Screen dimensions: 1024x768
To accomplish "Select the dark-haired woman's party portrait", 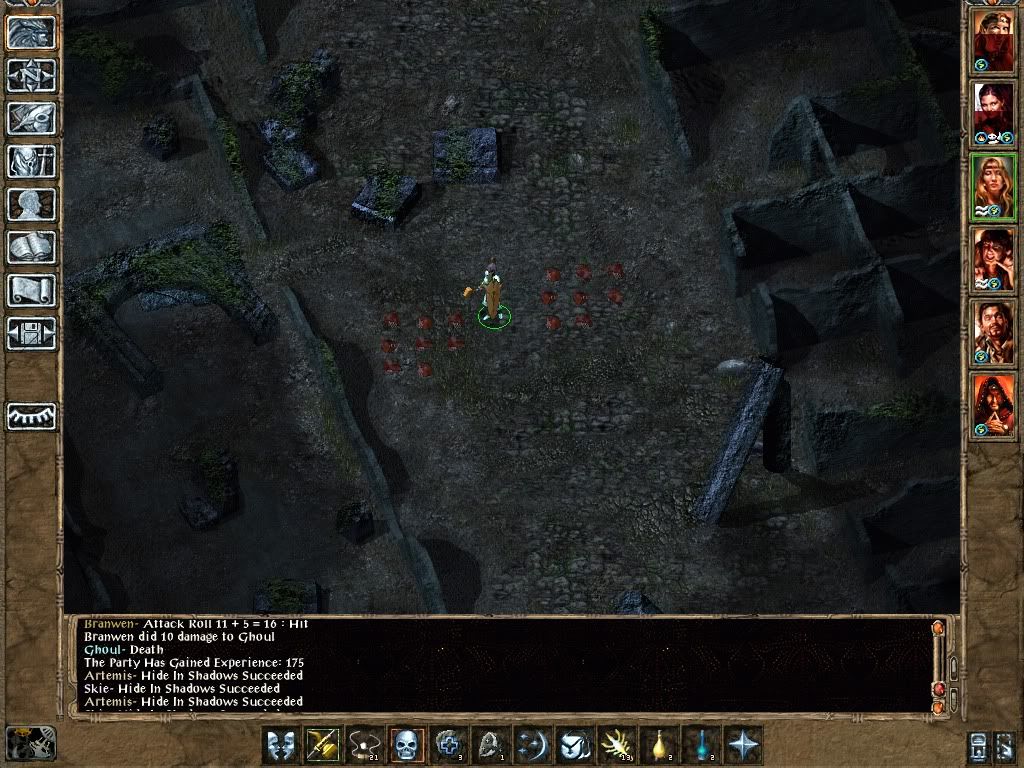I will click(x=993, y=113).
